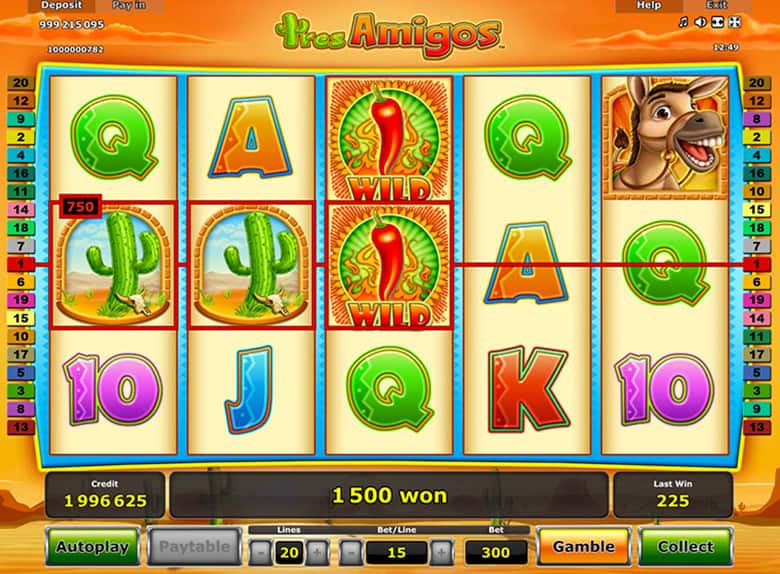
Task: Toggle the music note icon
Action: [x=683, y=22]
